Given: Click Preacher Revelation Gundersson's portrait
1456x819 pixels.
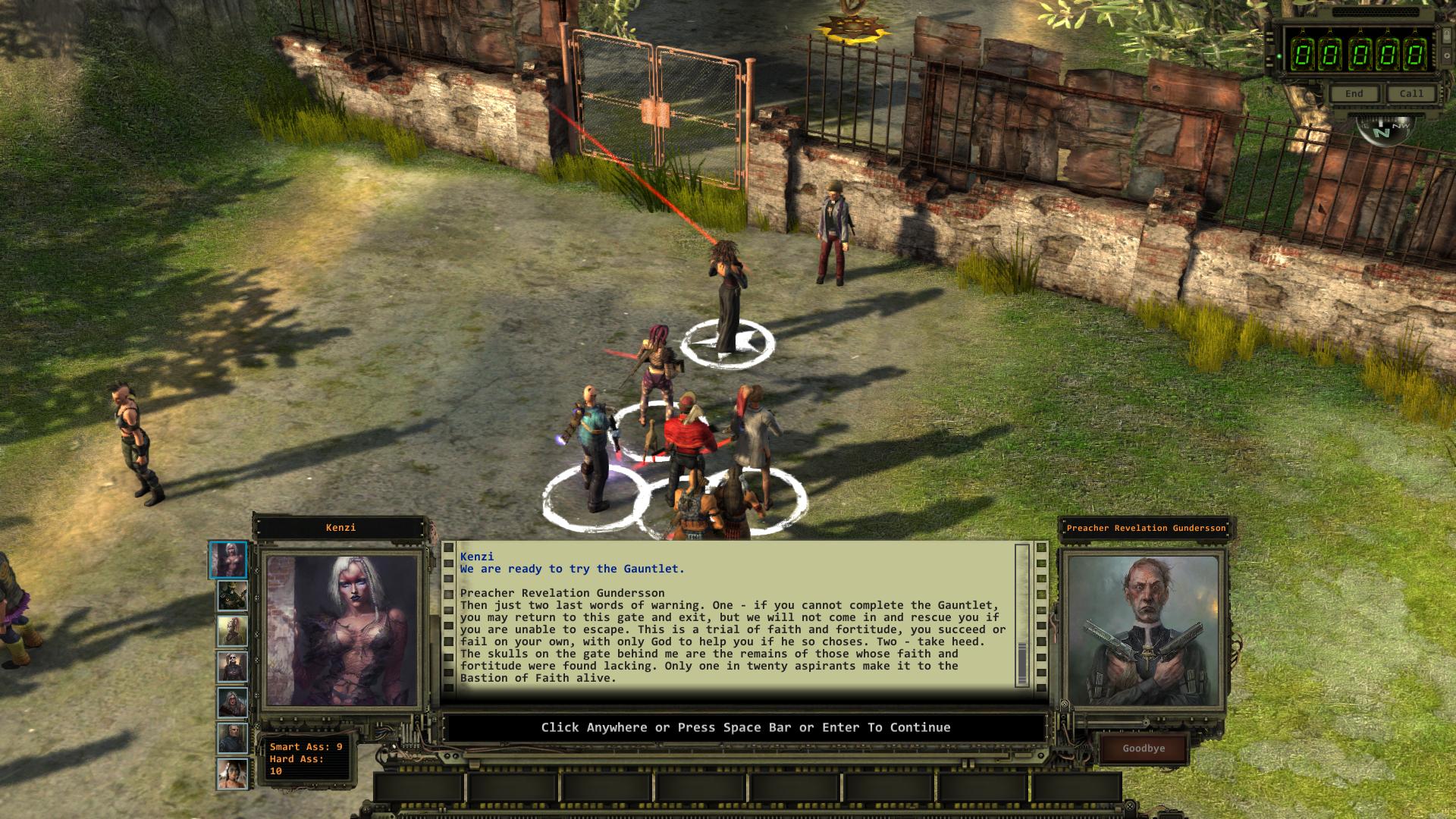Looking at the screenshot, I should pos(1144,631).
